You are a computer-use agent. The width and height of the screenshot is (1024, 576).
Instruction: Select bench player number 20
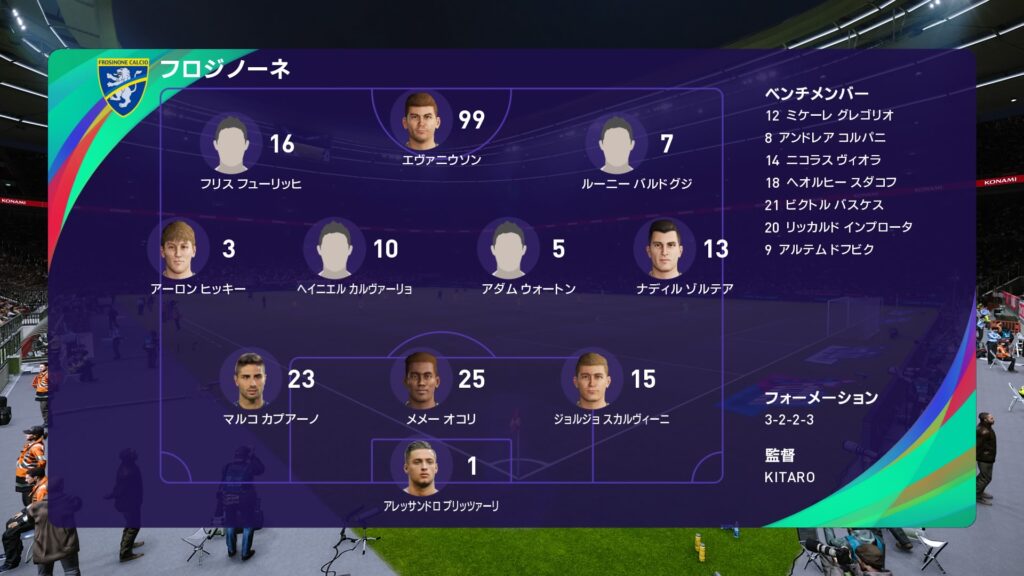click(x=838, y=227)
